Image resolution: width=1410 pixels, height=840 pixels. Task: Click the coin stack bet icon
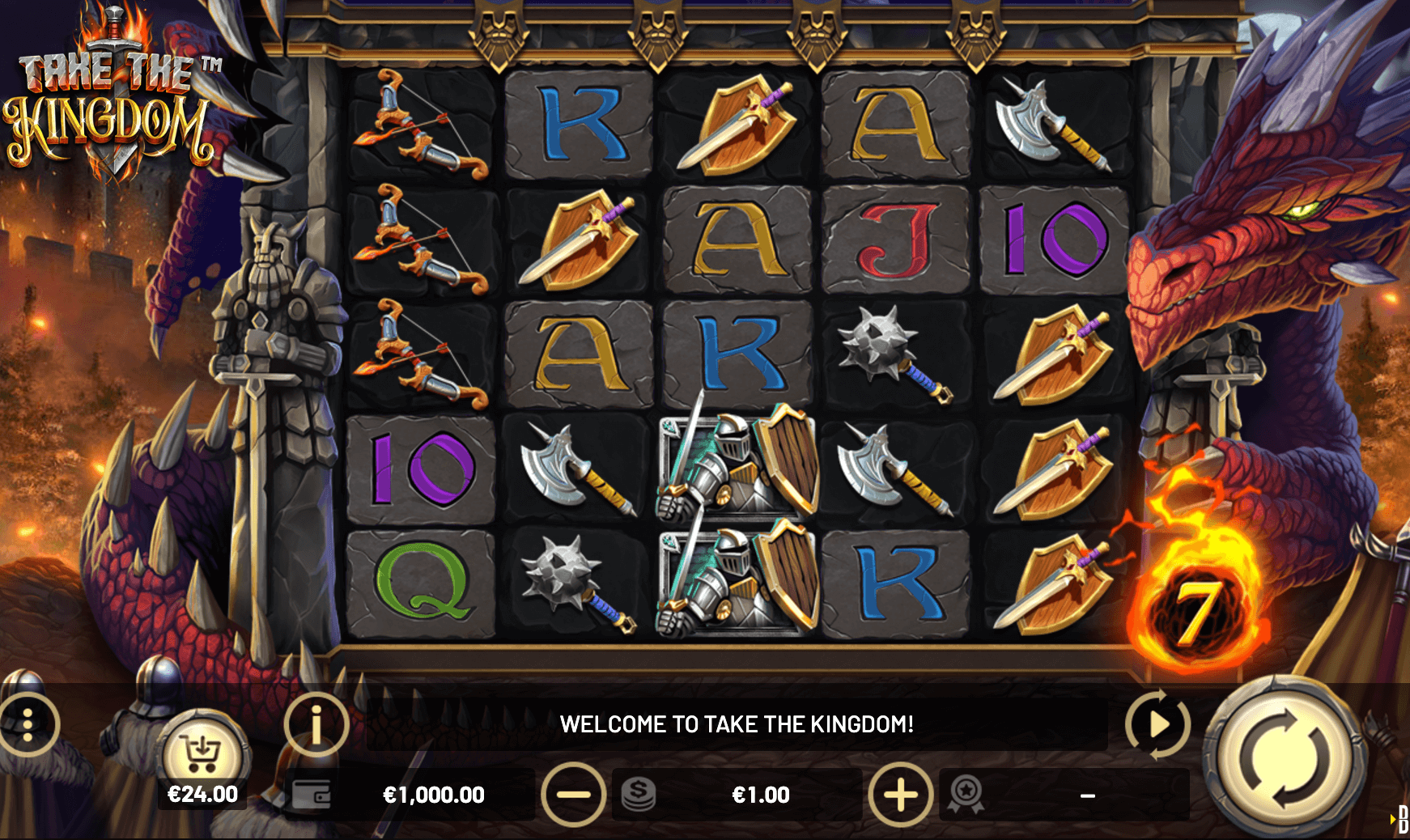[x=639, y=795]
